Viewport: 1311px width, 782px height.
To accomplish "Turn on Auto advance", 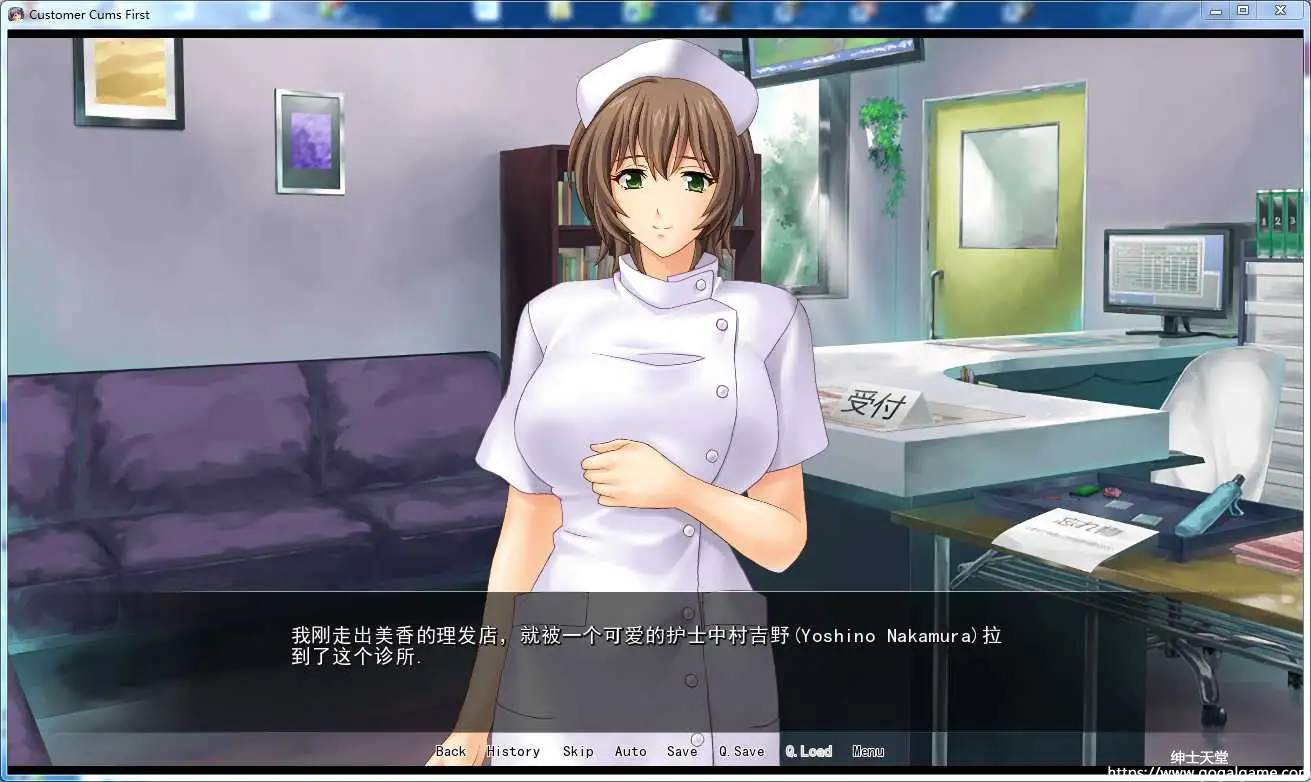I will click(630, 751).
